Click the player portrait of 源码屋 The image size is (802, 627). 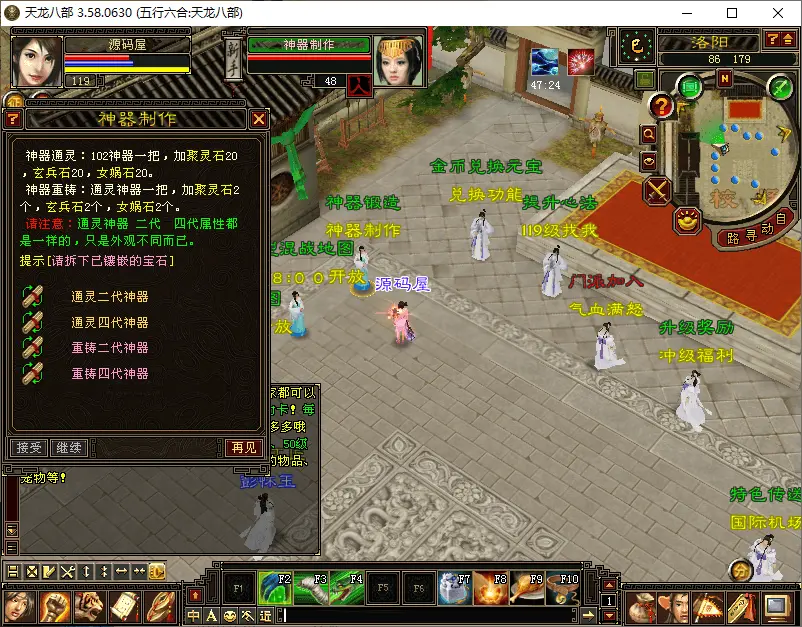(x=37, y=60)
